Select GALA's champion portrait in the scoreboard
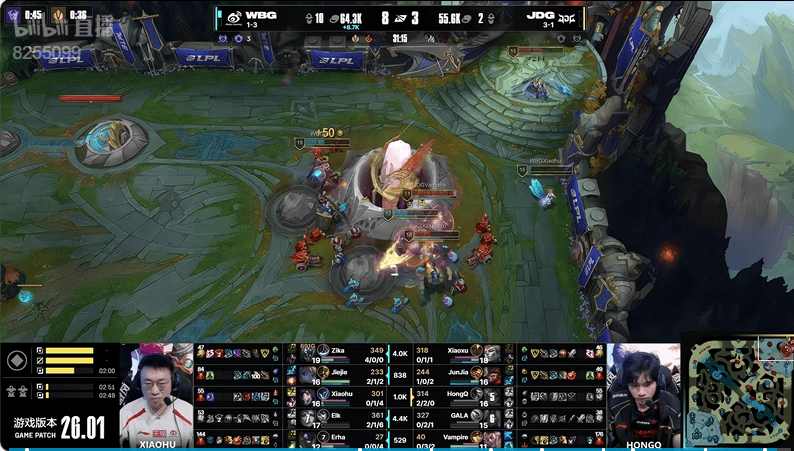This screenshot has width=794, height=451. click(491, 417)
